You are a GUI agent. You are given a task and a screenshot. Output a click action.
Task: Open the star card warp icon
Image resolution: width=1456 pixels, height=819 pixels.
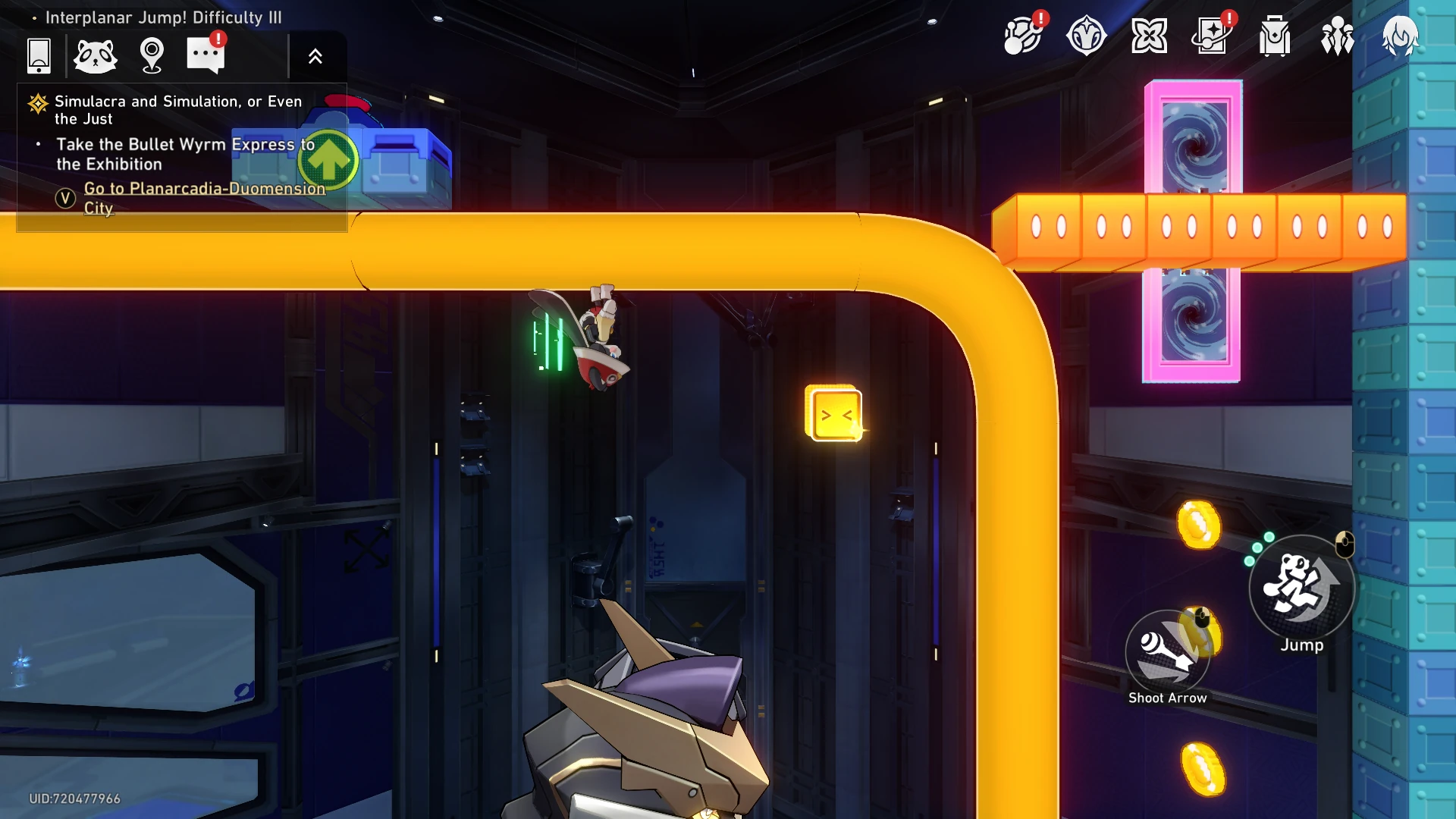(1212, 36)
